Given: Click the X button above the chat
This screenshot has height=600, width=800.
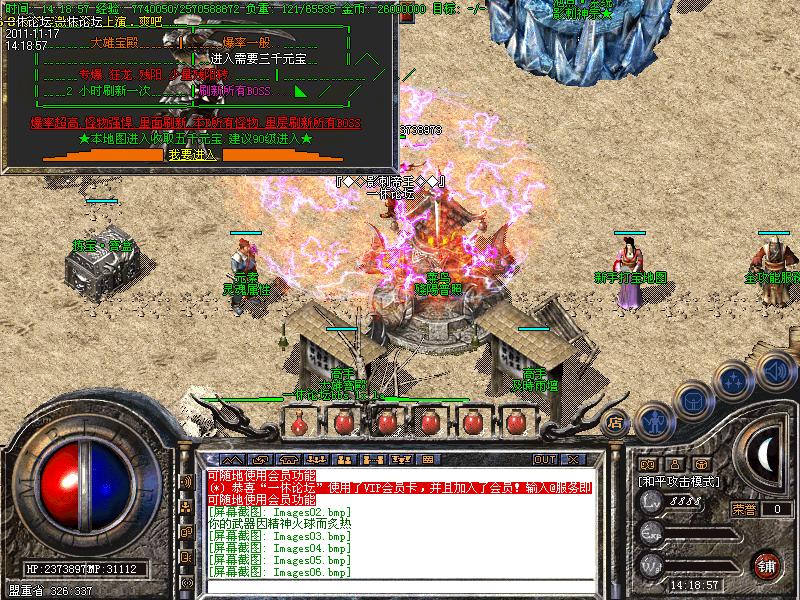Looking at the screenshot, I should (x=572, y=460).
